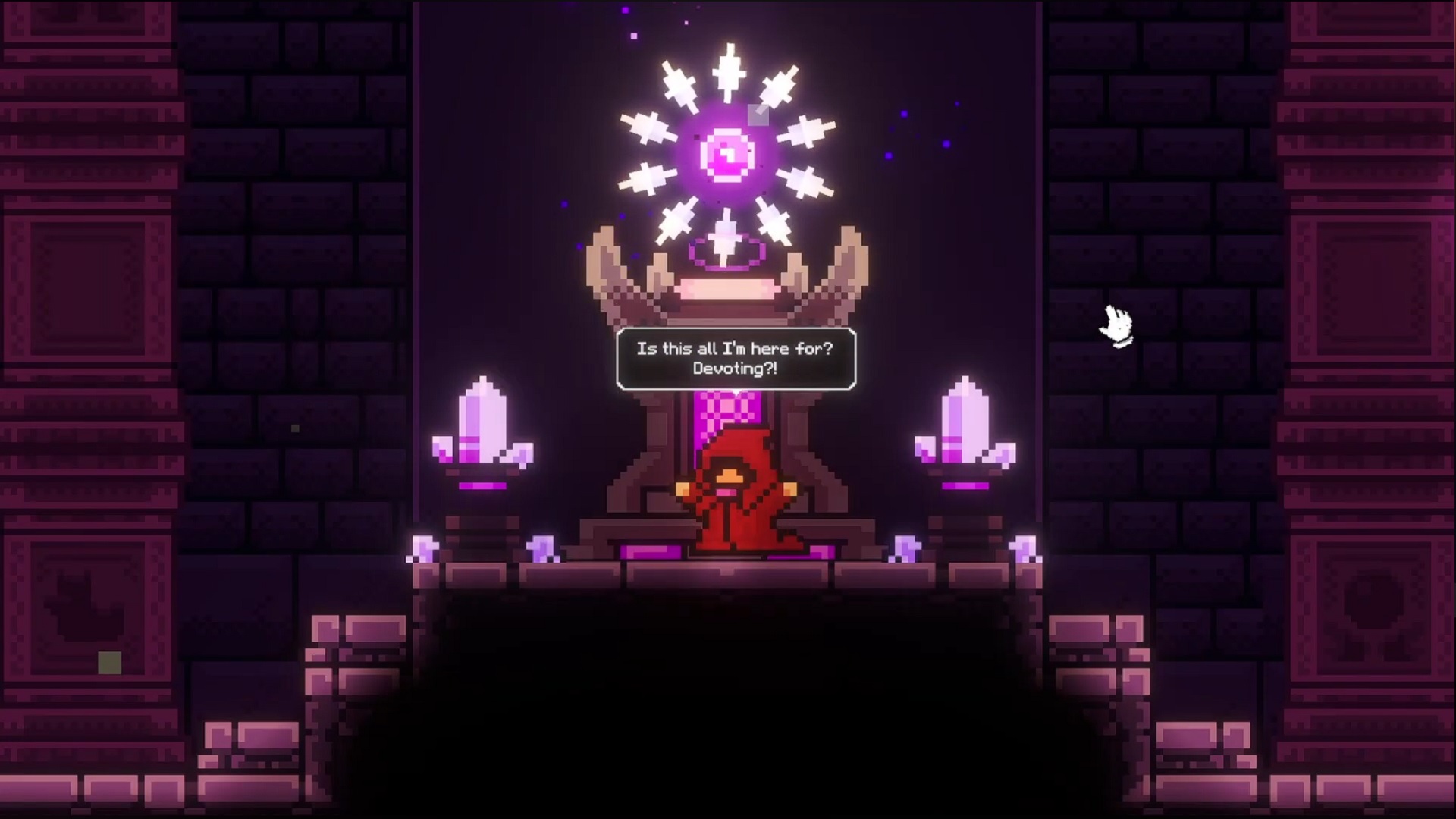Click the ring of white spark projectiles
The width and height of the screenshot is (1456, 819).
point(728,83)
